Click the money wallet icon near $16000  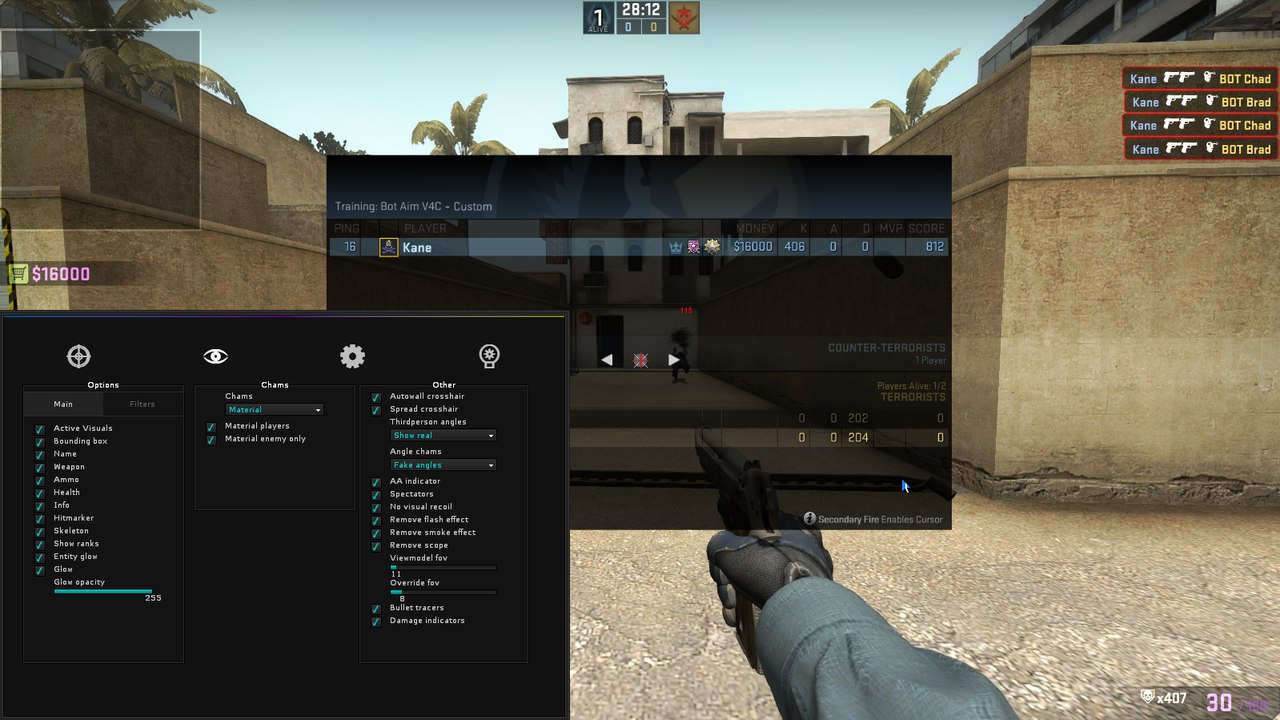[18, 273]
